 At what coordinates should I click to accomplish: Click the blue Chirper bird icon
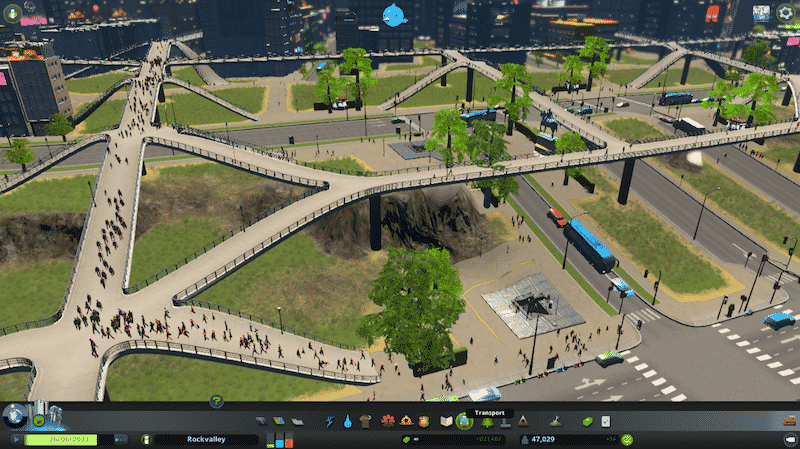[395, 14]
